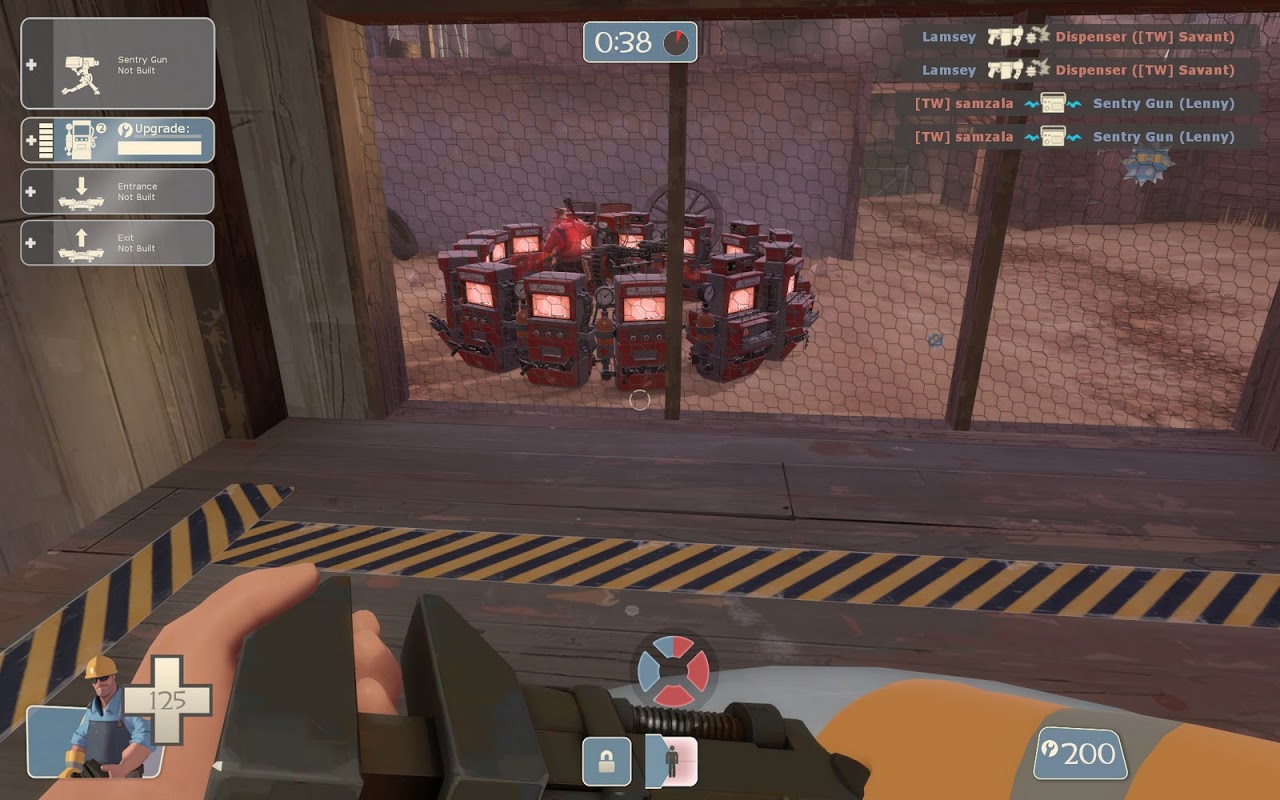Select the Sentry Gun Not Built panel
Image resolution: width=1280 pixels, height=800 pixels.
tap(118, 64)
